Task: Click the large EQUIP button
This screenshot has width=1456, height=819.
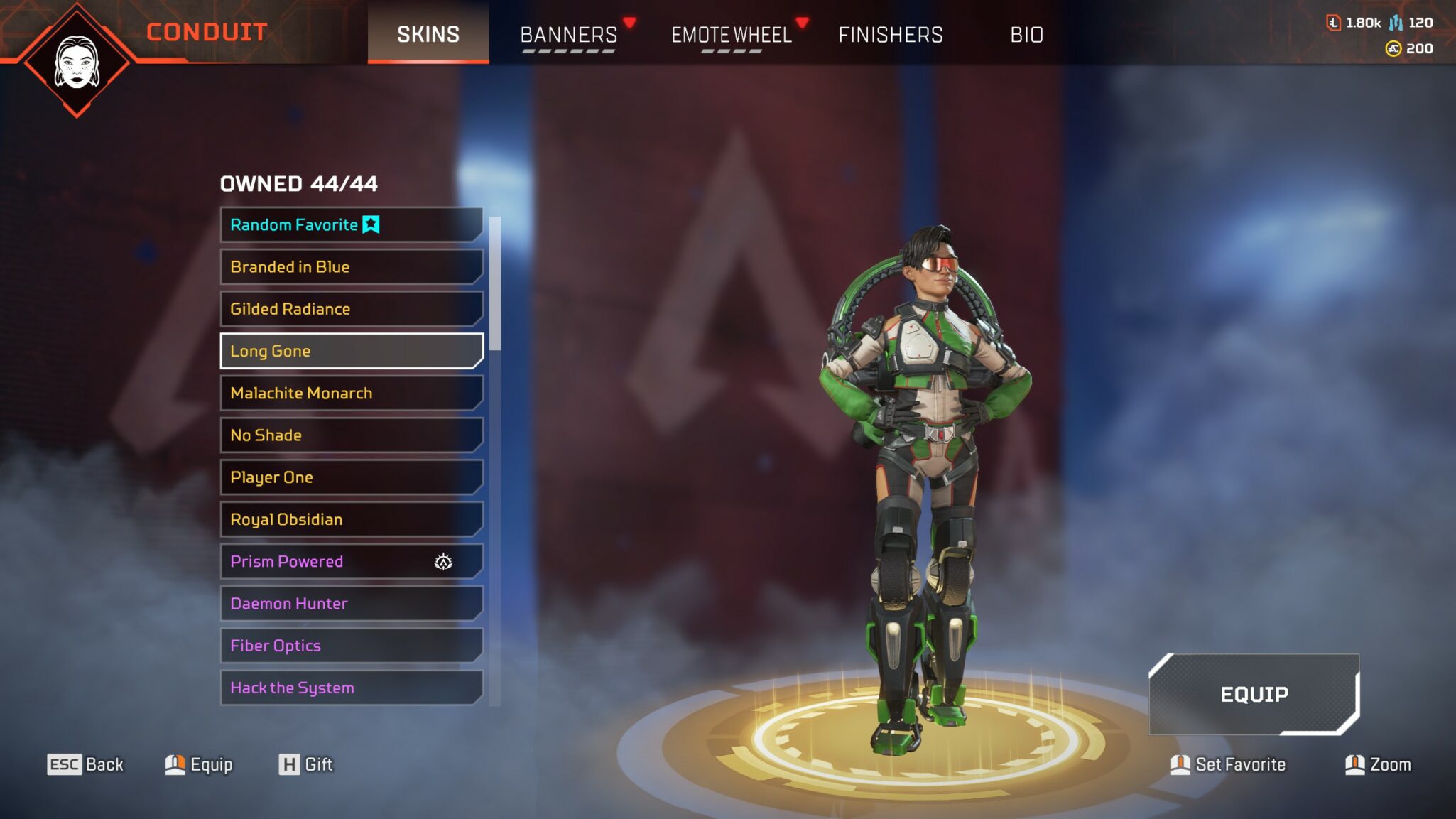Action: pyautogui.click(x=1254, y=694)
